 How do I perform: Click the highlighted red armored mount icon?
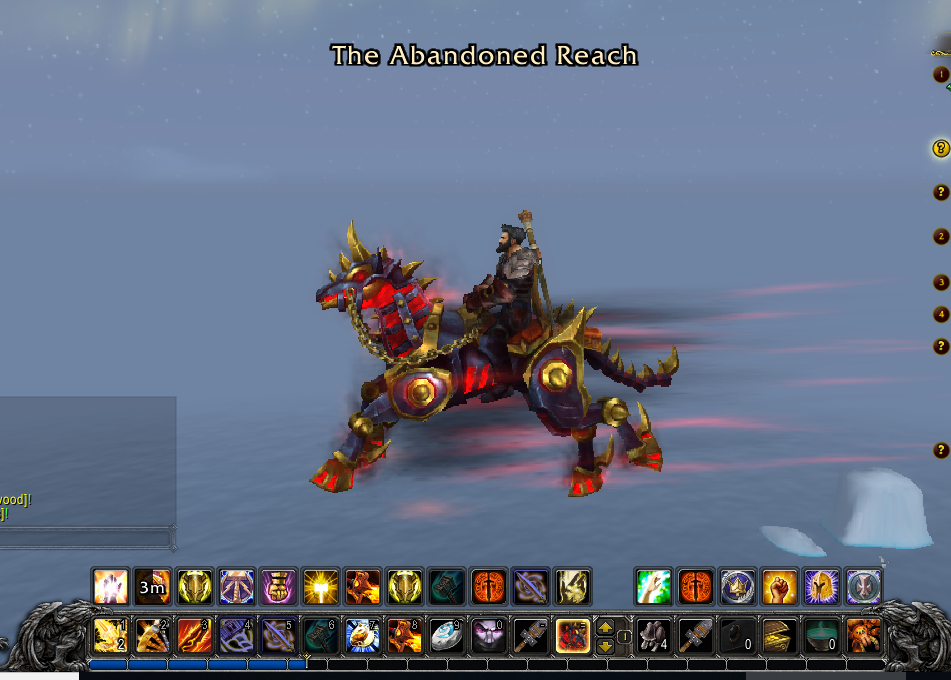click(x=572, y=636)
